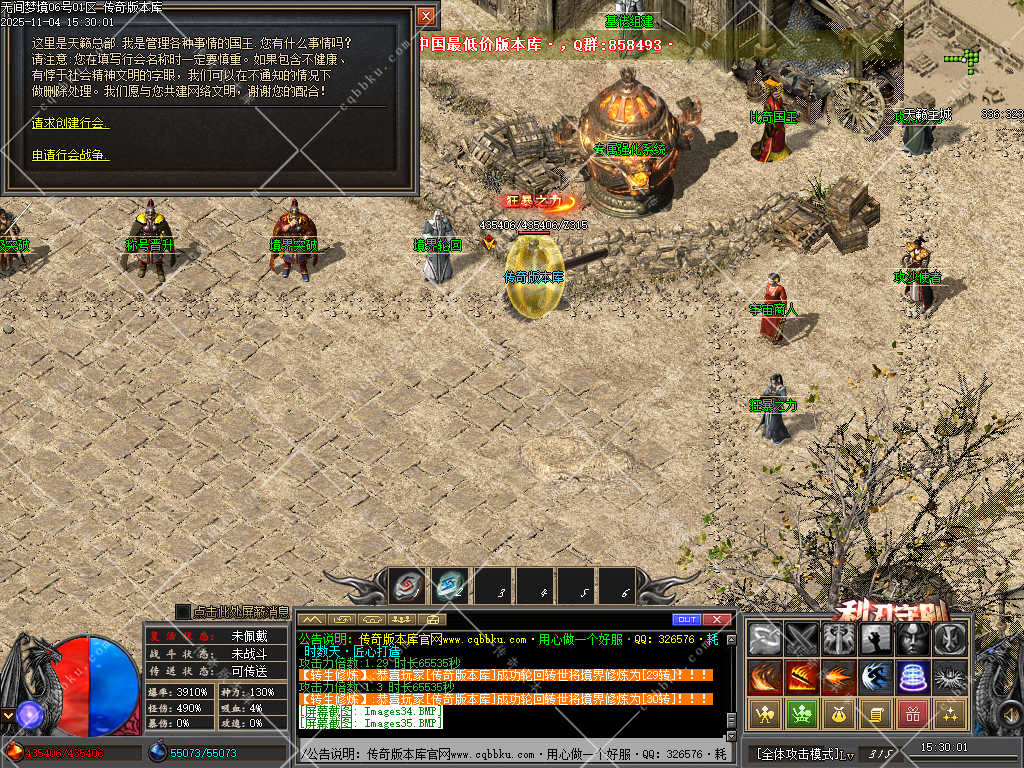Choose the 申请行会战争 dialogue option

70,155
